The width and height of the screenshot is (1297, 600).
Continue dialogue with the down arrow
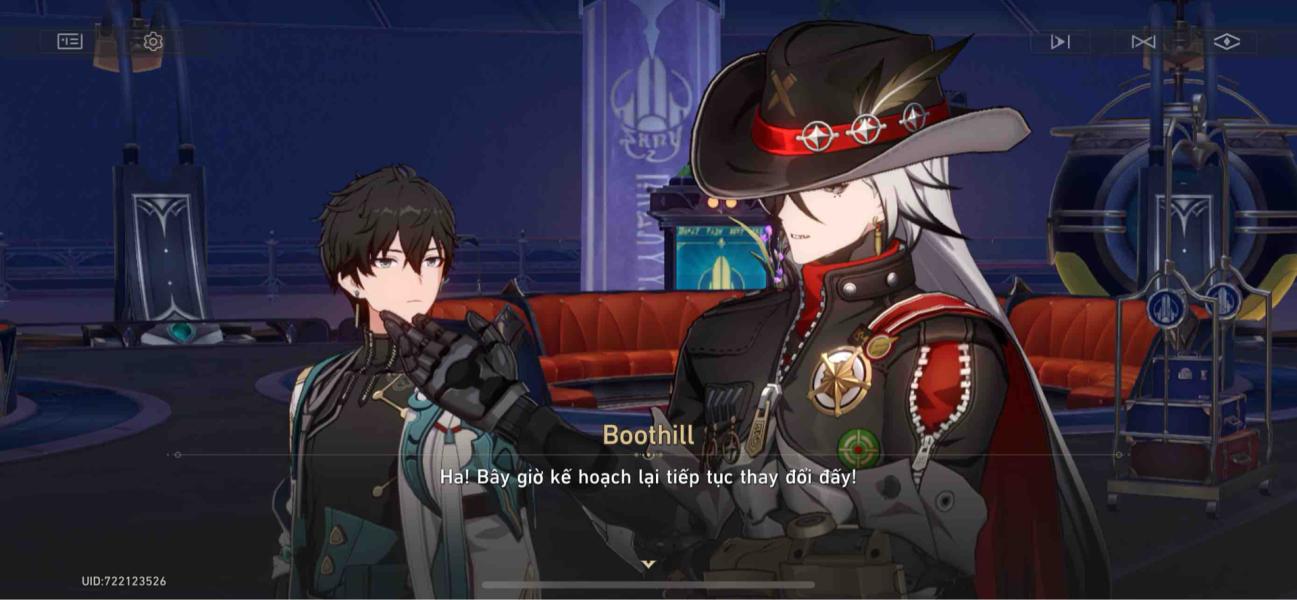[648, 565]
